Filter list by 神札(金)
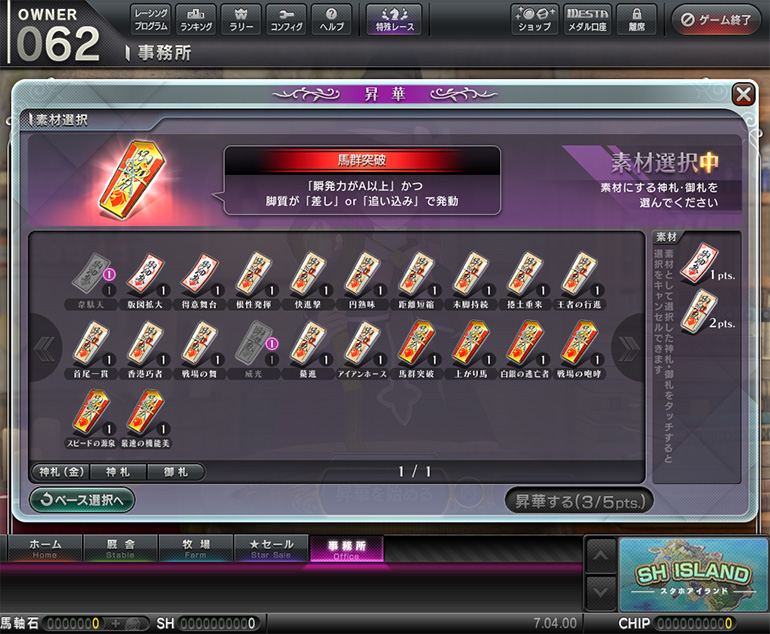This screenshot has height=634, width=770. (x=59, y=471)
